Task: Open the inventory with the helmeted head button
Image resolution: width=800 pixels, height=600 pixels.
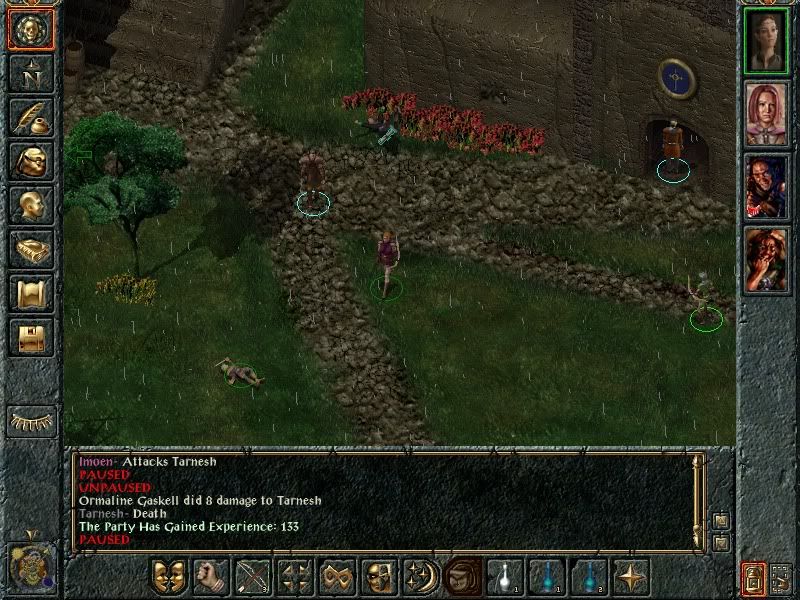Action: click(31, 161)
